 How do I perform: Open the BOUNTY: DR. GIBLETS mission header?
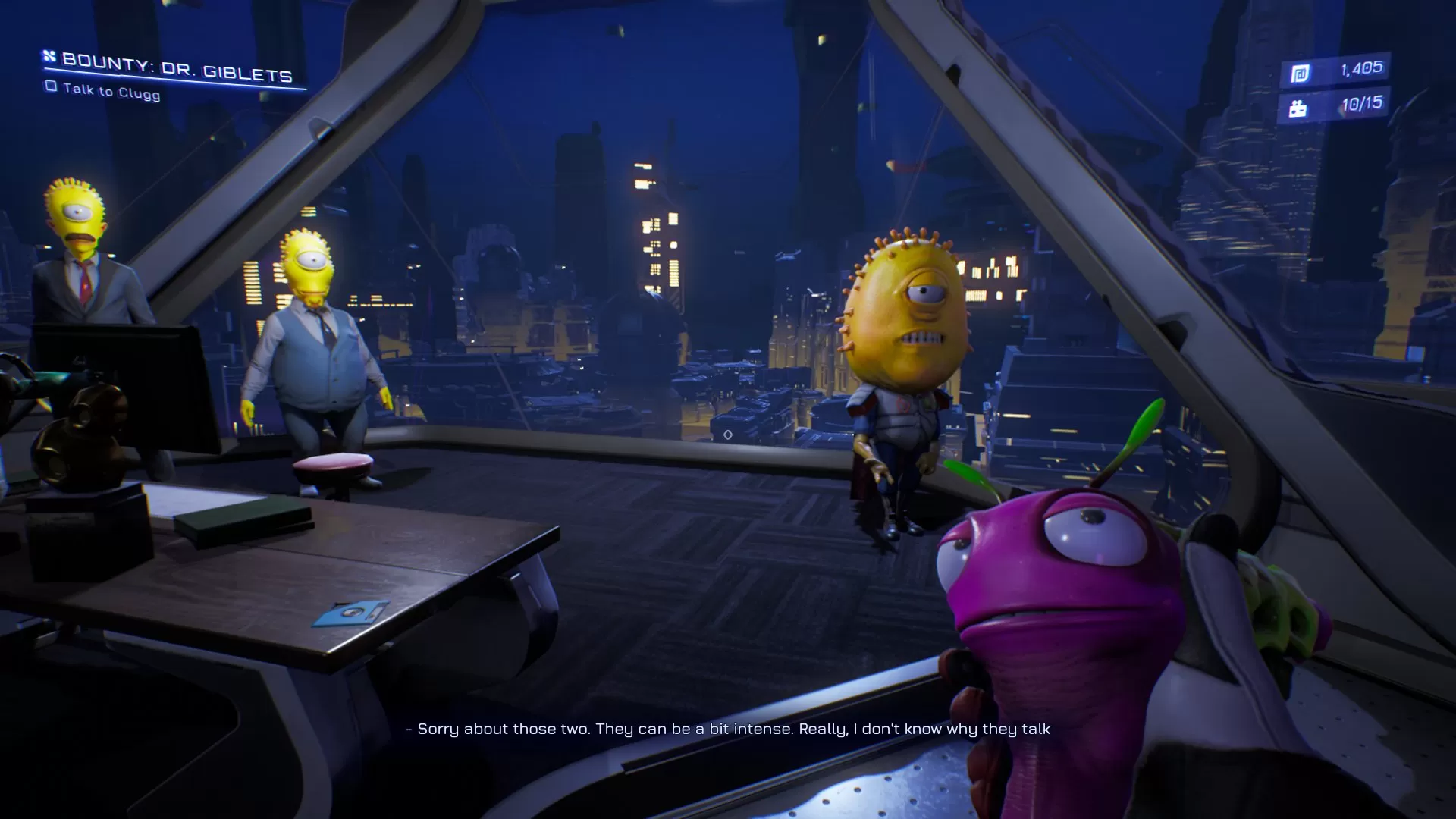click(178, 74)
